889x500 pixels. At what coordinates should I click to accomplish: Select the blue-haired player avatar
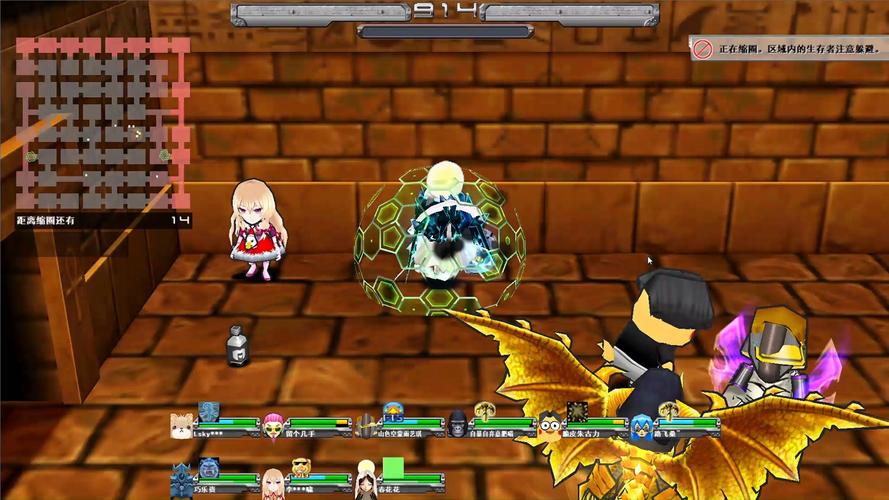(x=641, y=427)
